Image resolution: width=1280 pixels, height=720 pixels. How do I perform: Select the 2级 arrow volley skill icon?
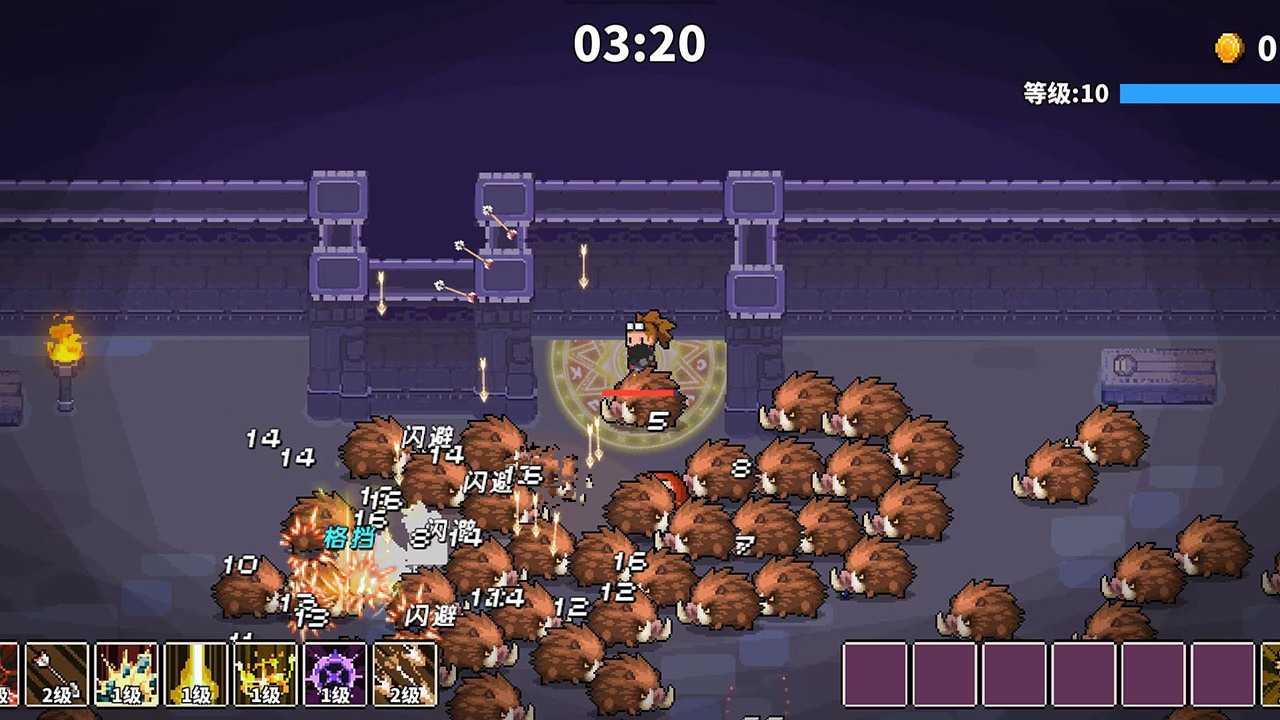click(405, 675)
